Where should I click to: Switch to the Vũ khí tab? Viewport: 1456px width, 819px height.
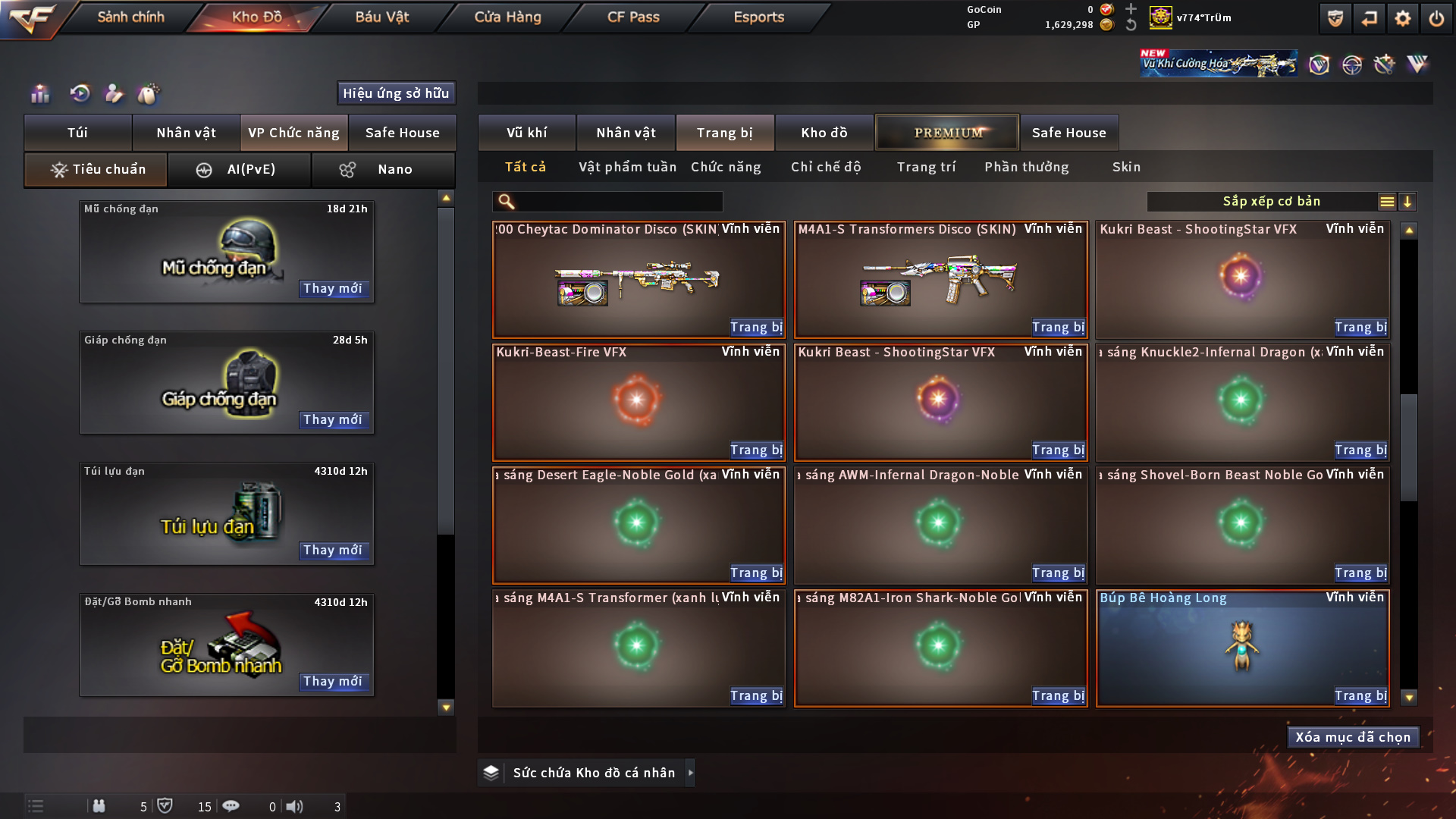(x=526, y=133)
